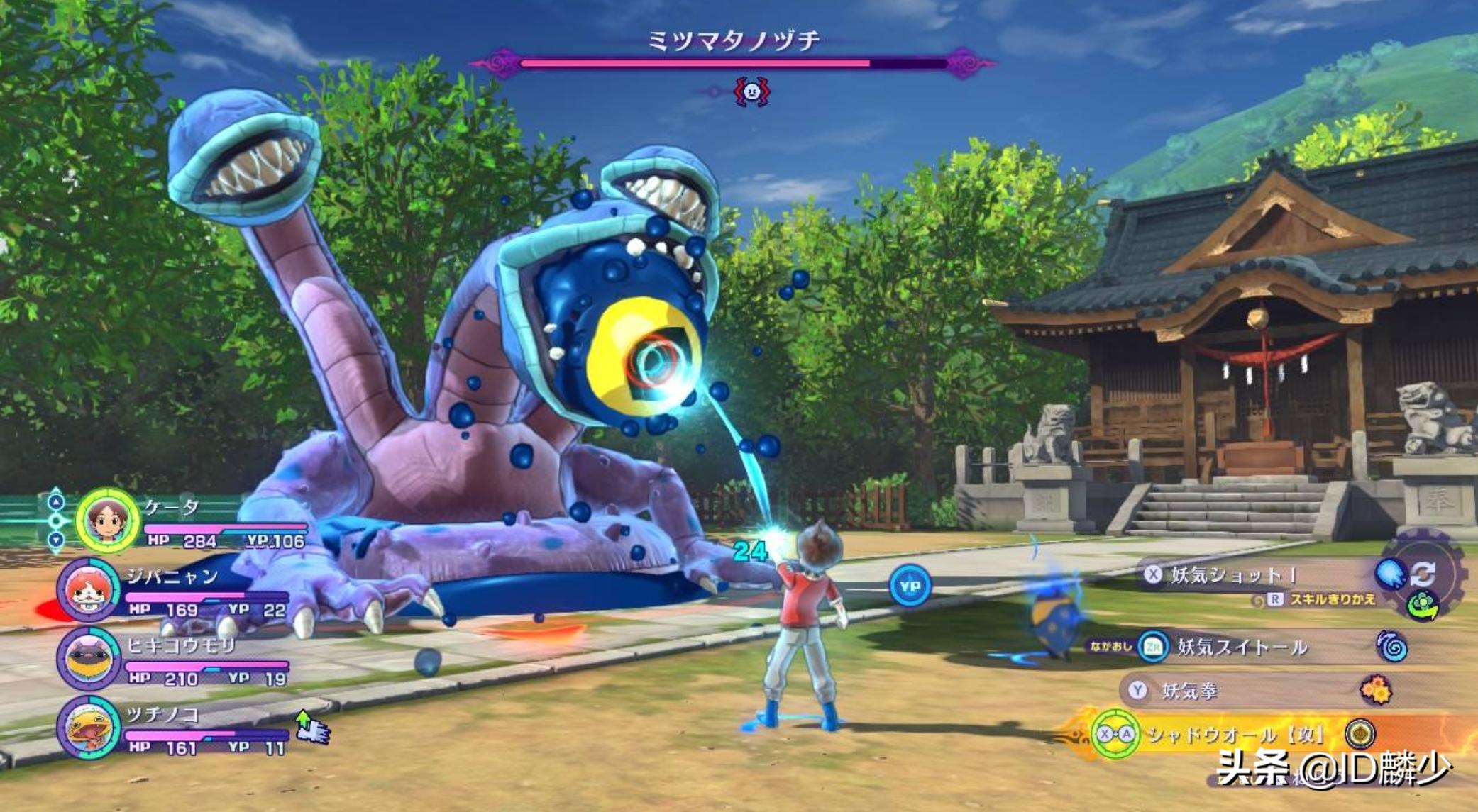Select Hikikoumori's party portrait
Viewport: 1478px width, 812px height.
pyautogui.click(x=88, y=658)
